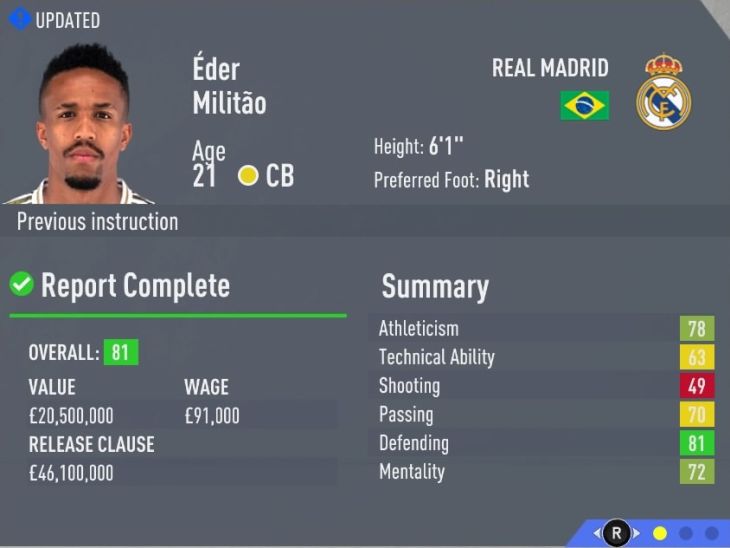Screen dimensions: 730x548
Task: Choose the Shooting summary row
Action: [x=545, y=386]
